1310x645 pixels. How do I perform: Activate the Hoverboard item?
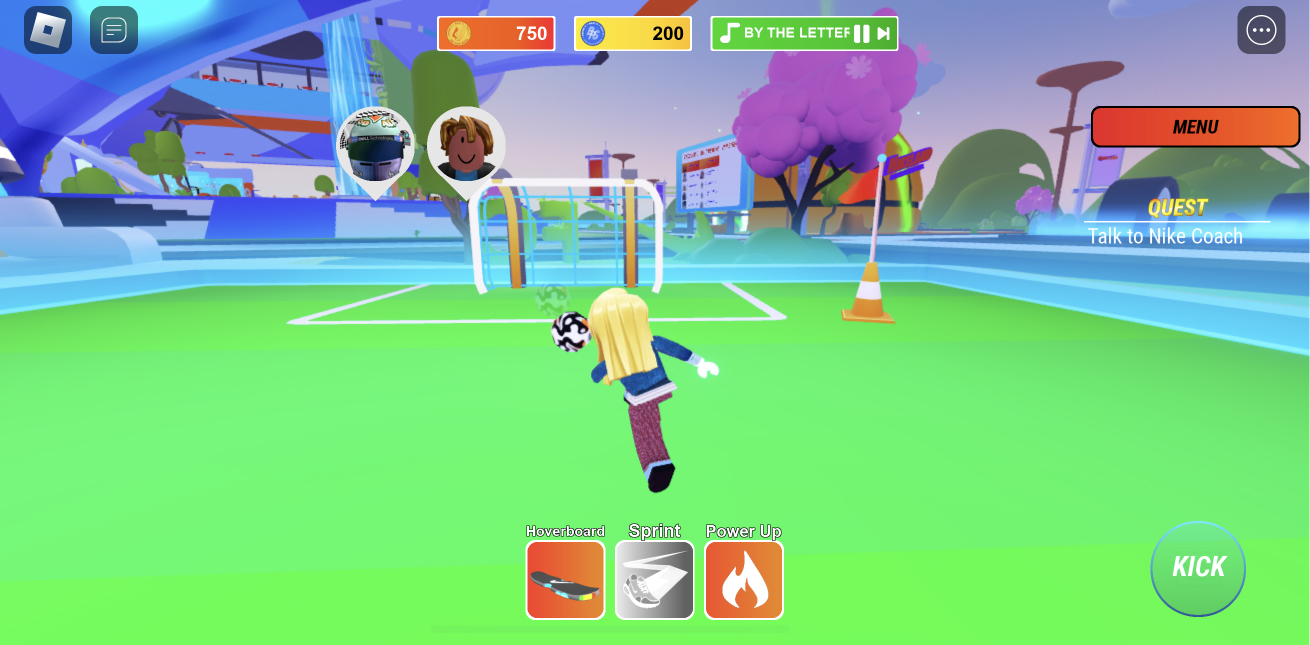pos(565,580)
